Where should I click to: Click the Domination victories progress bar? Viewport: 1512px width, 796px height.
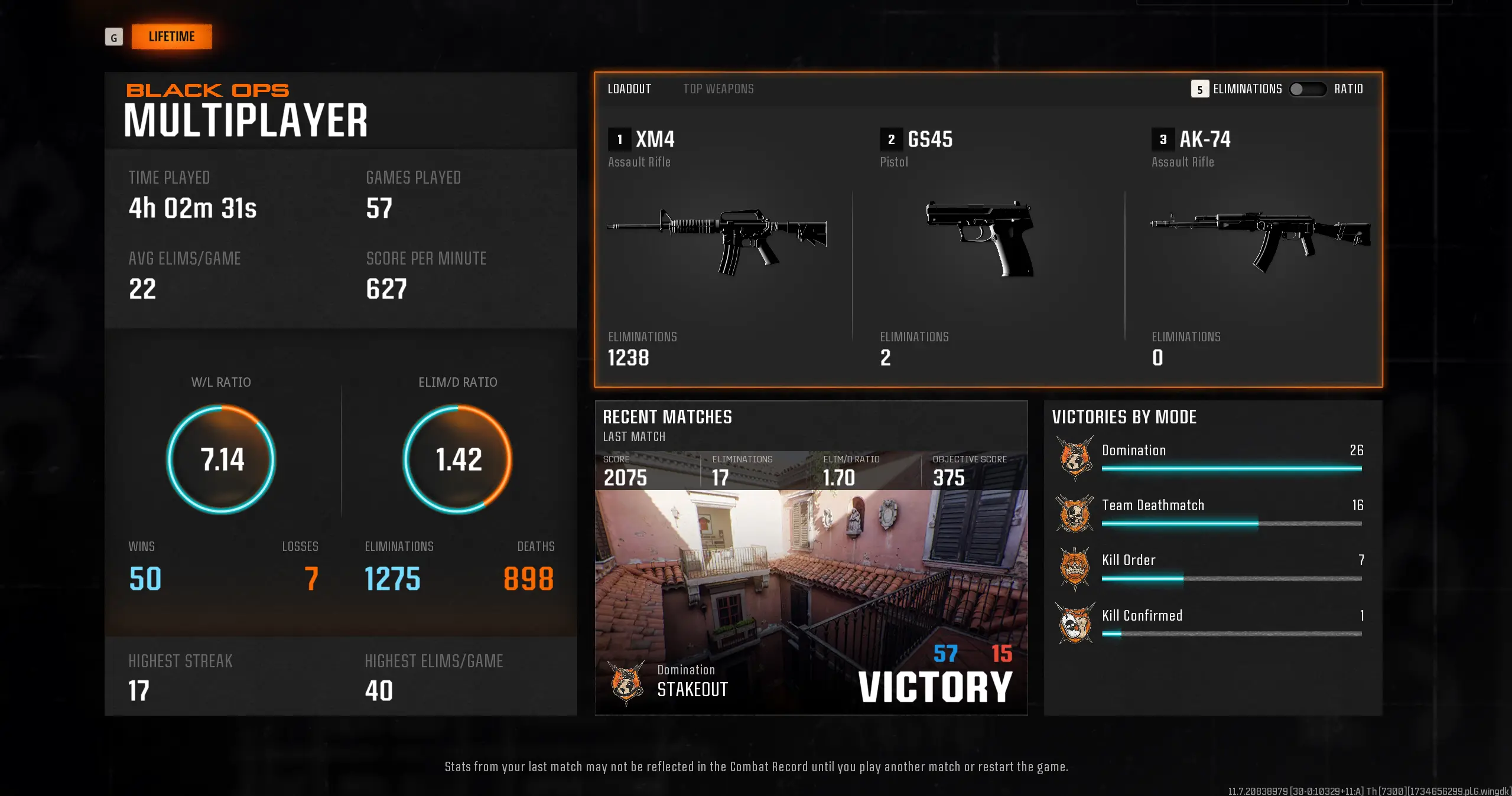pyautogui.click(x=1232, y=468)
